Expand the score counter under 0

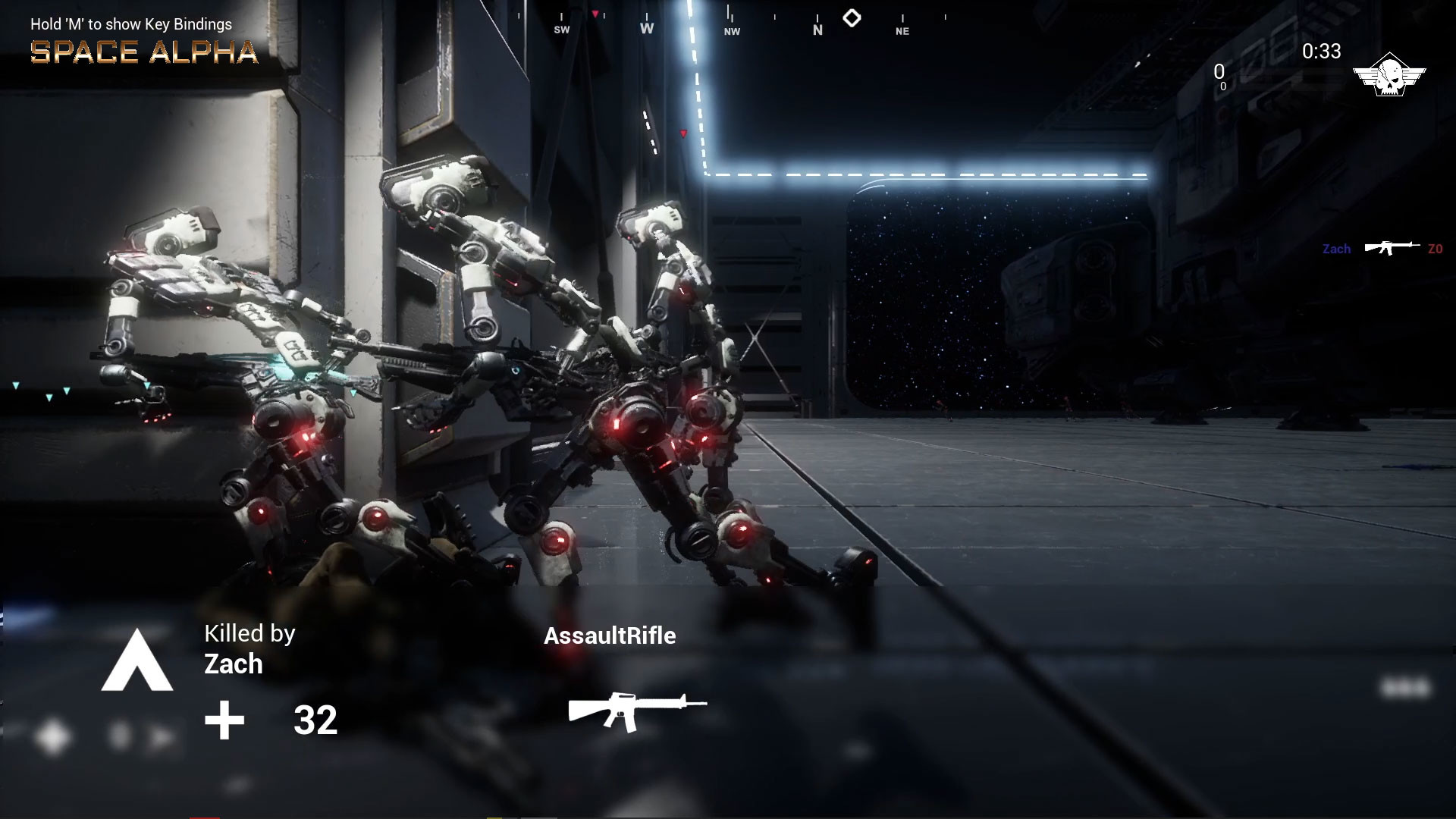coord(1222,87)
